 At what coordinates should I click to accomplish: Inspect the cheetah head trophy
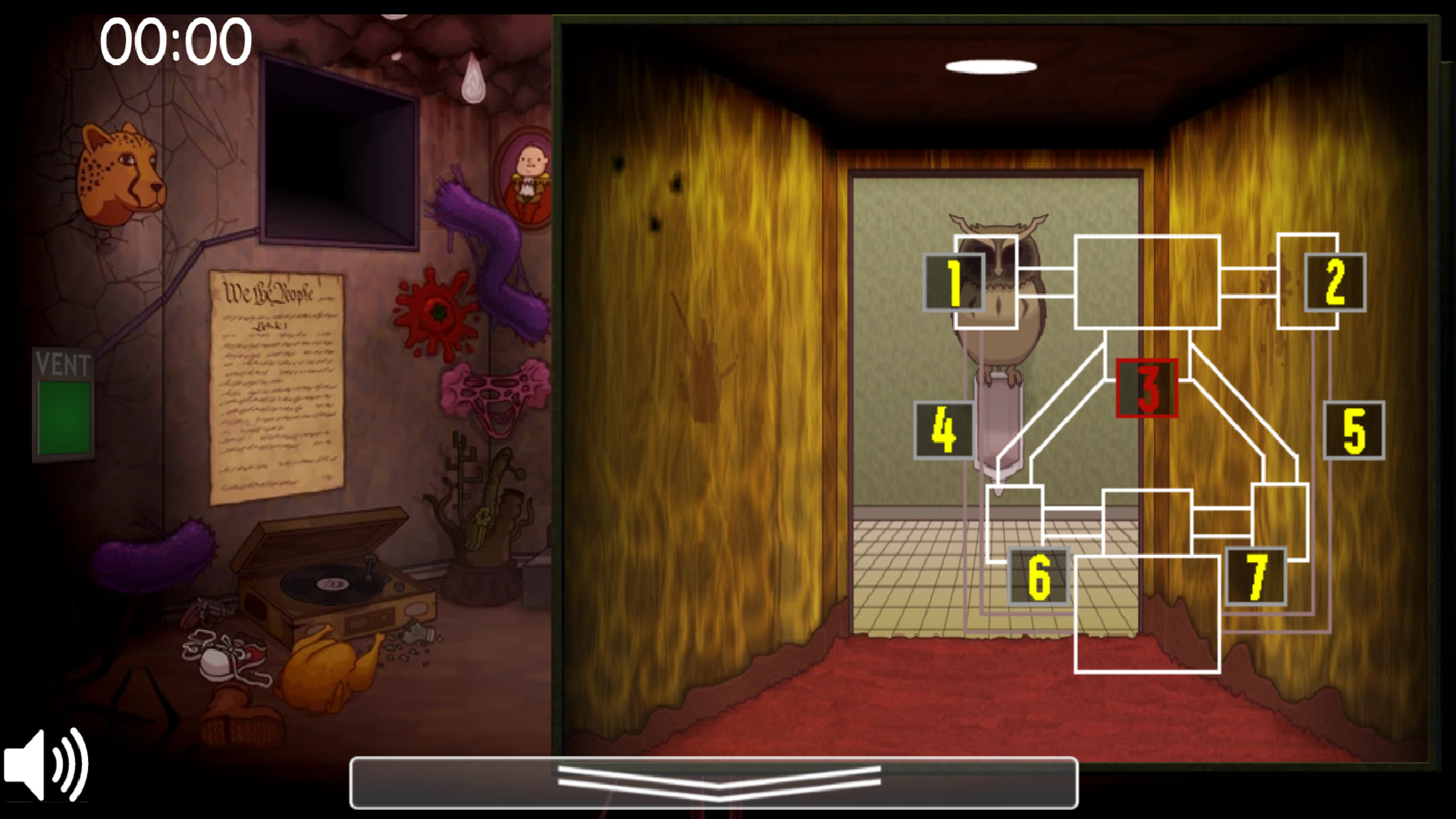click(x=121, y=171)
